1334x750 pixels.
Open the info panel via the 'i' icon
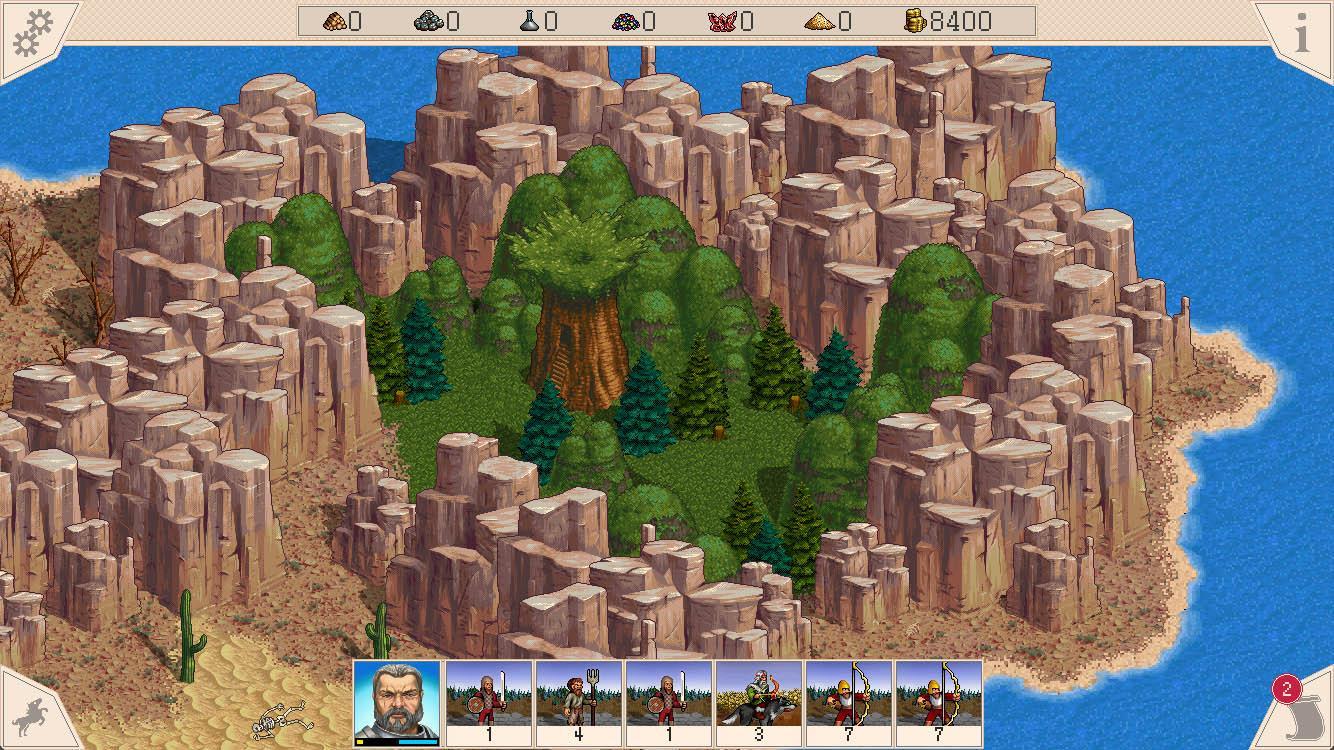(x=1303, y=31)
